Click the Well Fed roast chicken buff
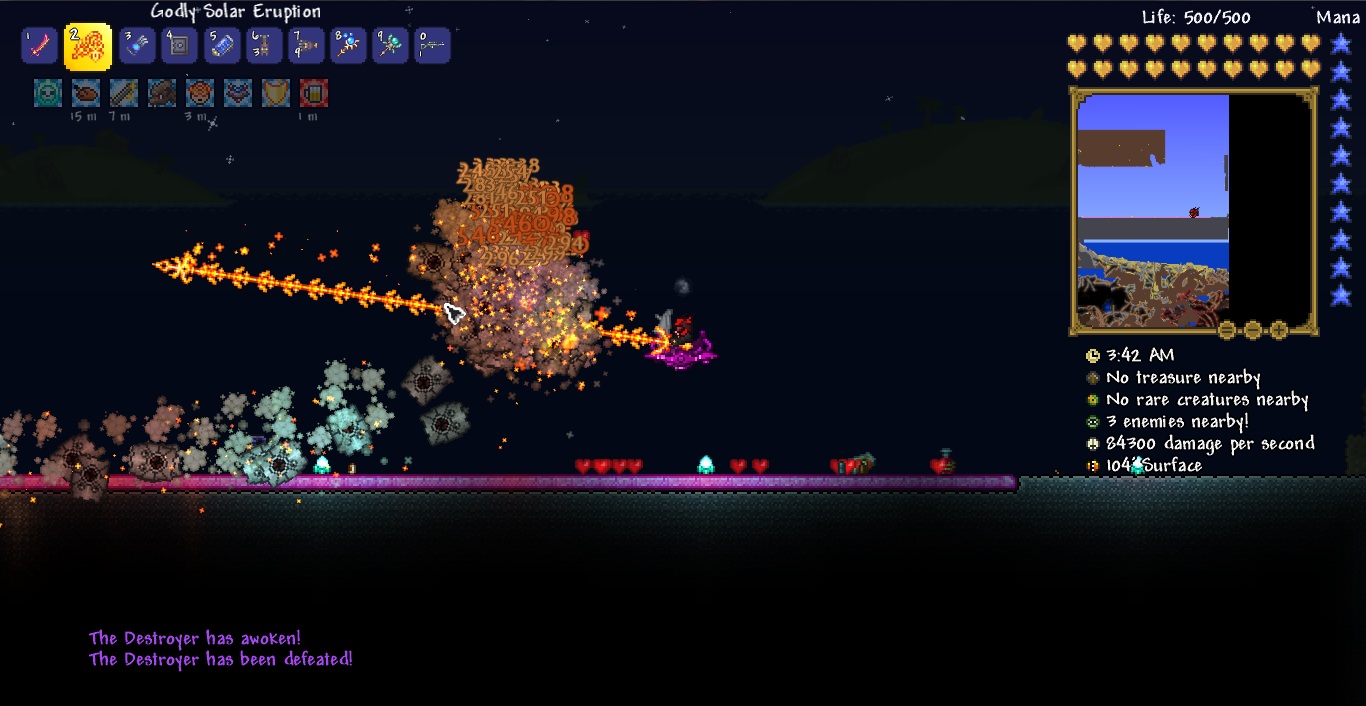This screenshot has height=706, width=1366. 86,93
